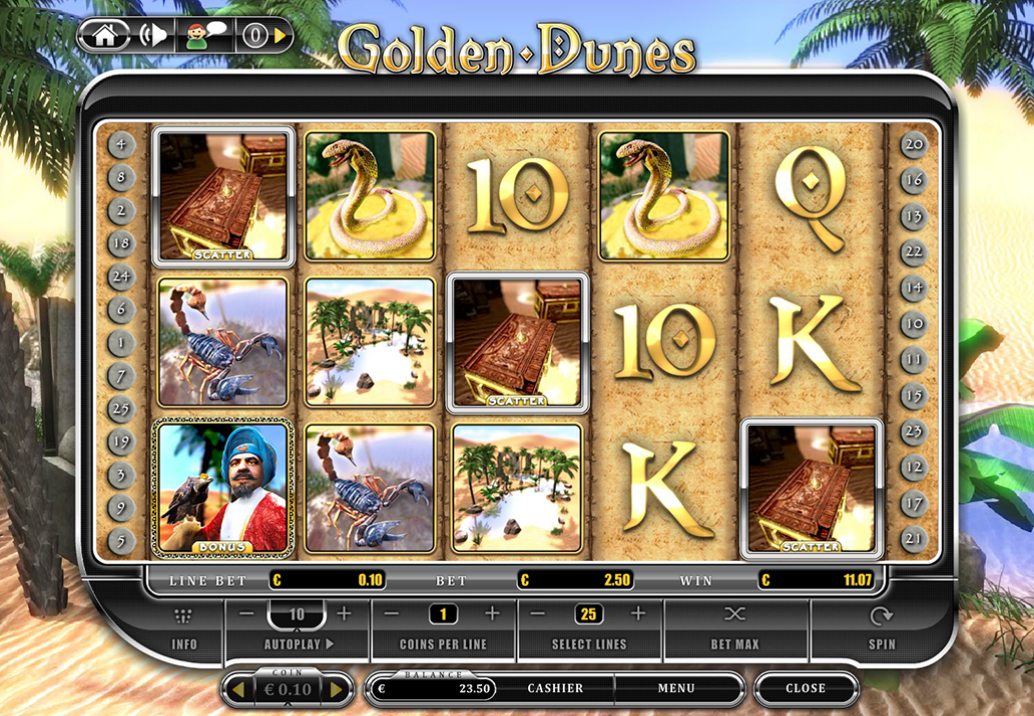Viewport: 1034px width, 716px height.
Task: Decrease the autoplay spin count
Action: click(x=247, y=613)
